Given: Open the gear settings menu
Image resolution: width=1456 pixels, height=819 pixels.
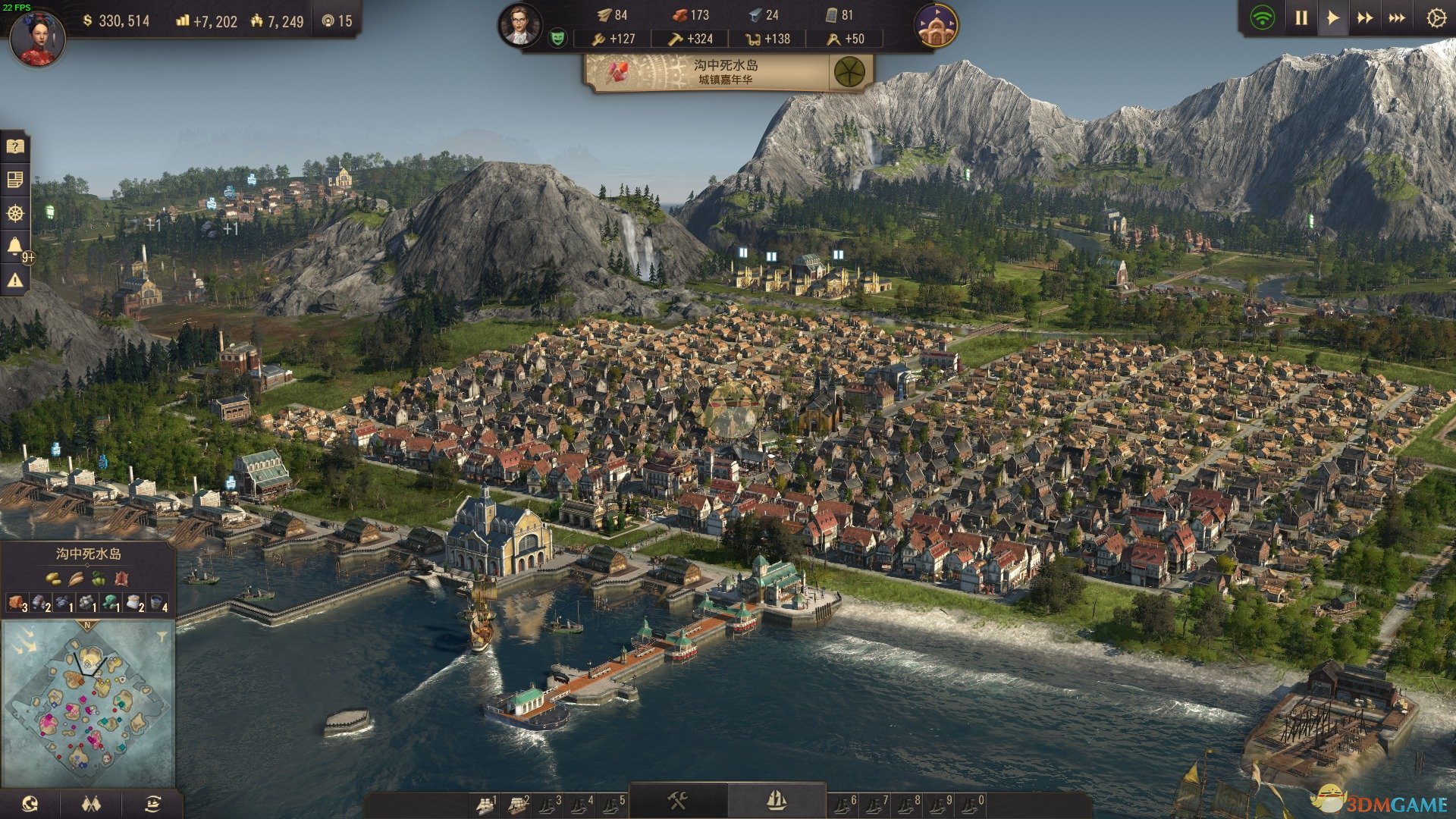Looking at the screenshot, I should 1436,18.
